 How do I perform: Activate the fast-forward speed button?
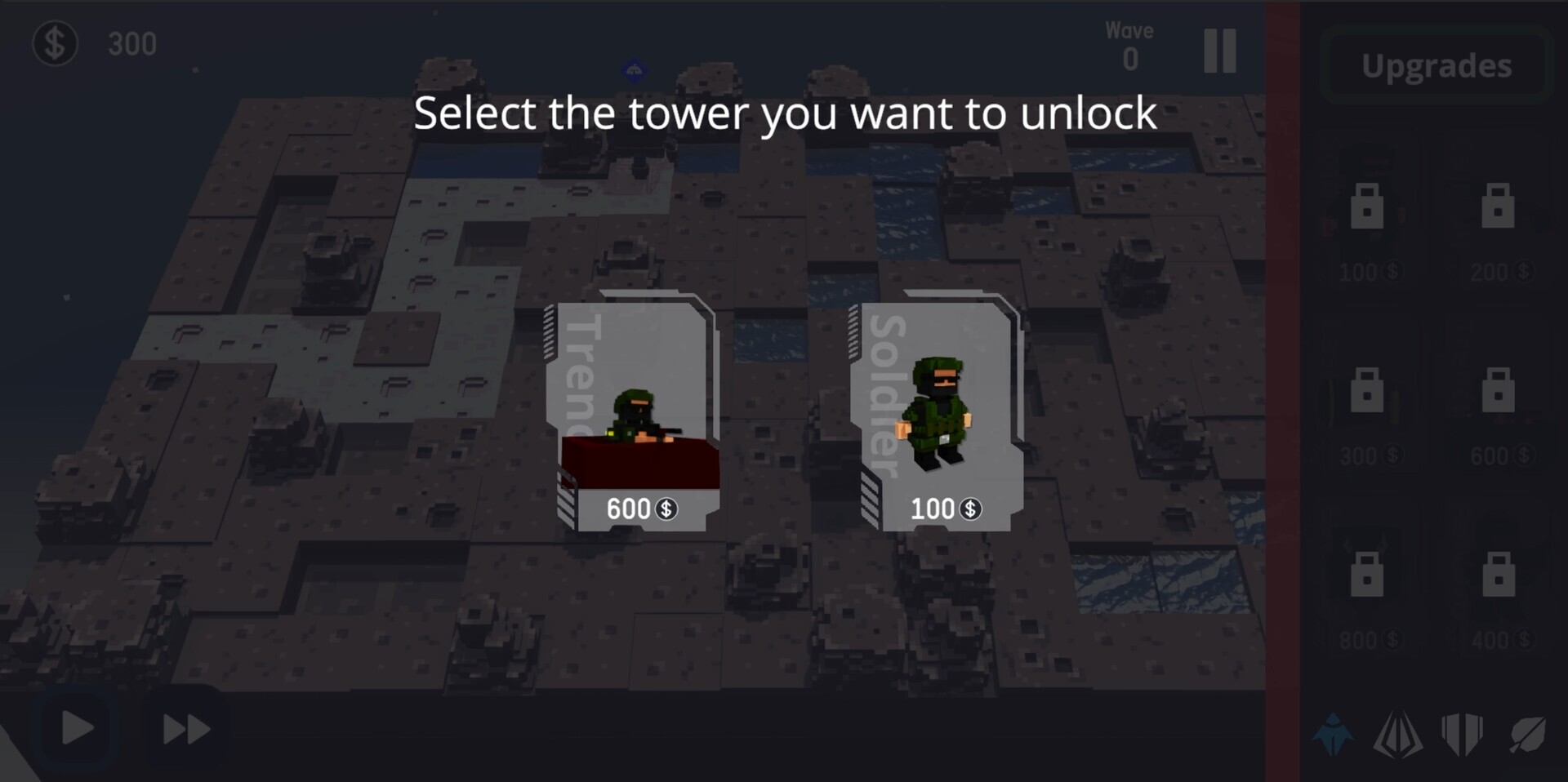coord(186,728)
